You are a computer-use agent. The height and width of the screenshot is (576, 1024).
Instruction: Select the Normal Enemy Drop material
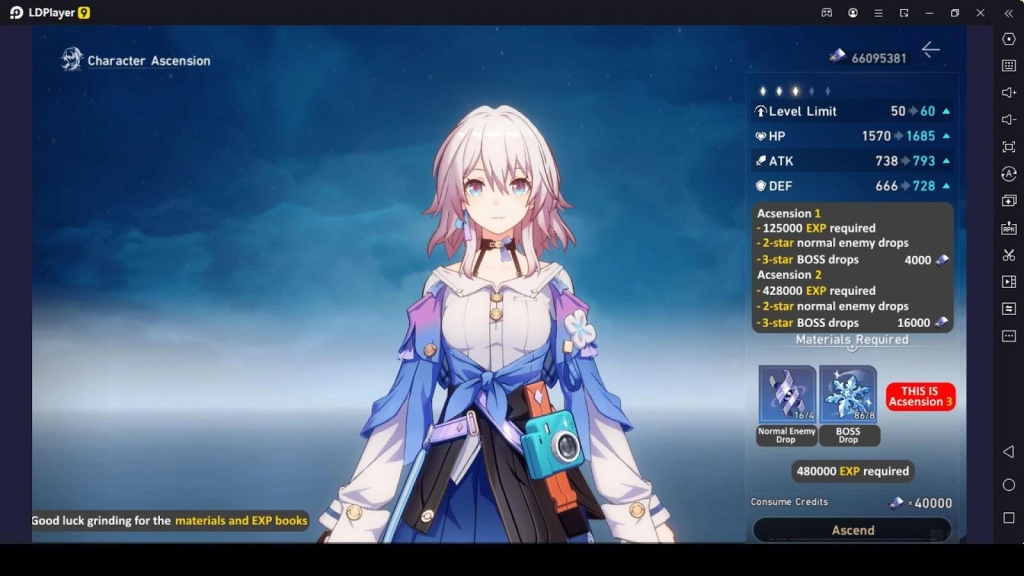tap(787, 394)
